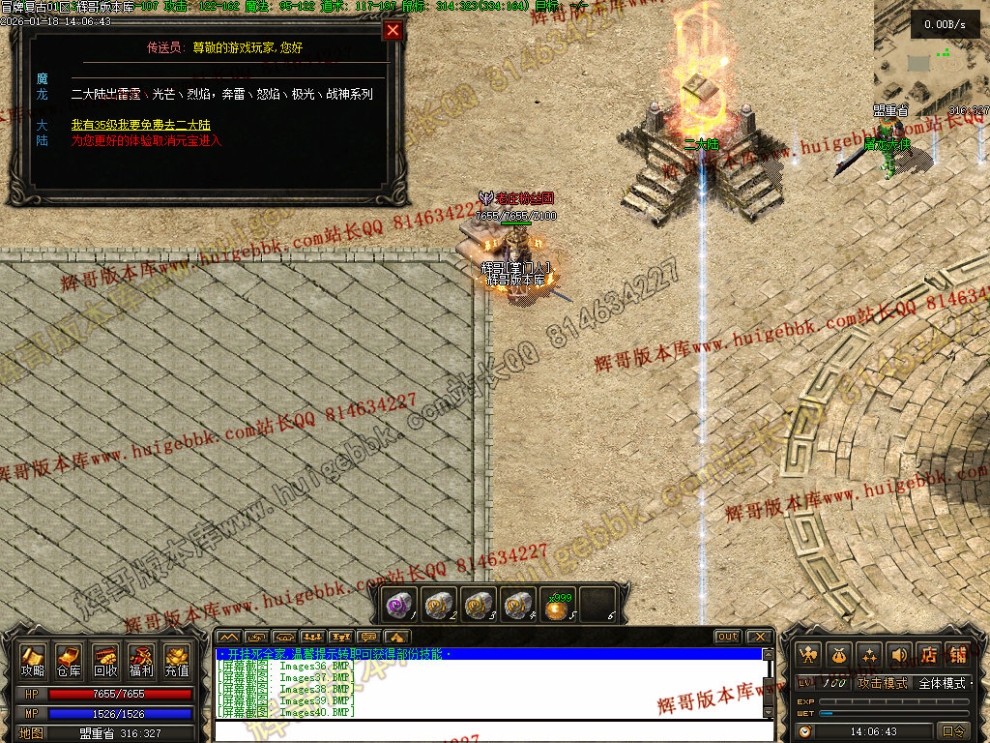Viewport: 990px width, 743px height.
Task: Open the bag inventory icon
Action: click(x=839, y=655)
